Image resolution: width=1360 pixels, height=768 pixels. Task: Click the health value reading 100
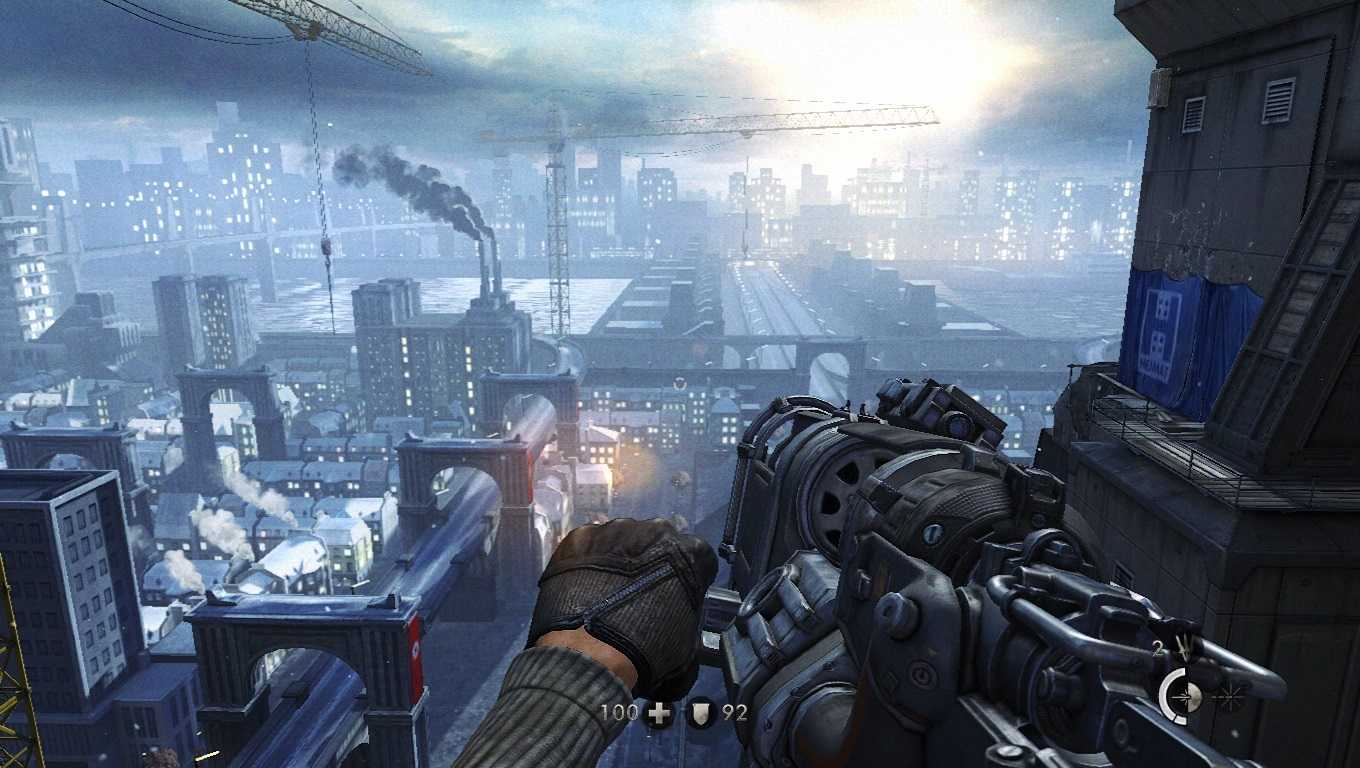pyautogui.click(x=618, y=712)
